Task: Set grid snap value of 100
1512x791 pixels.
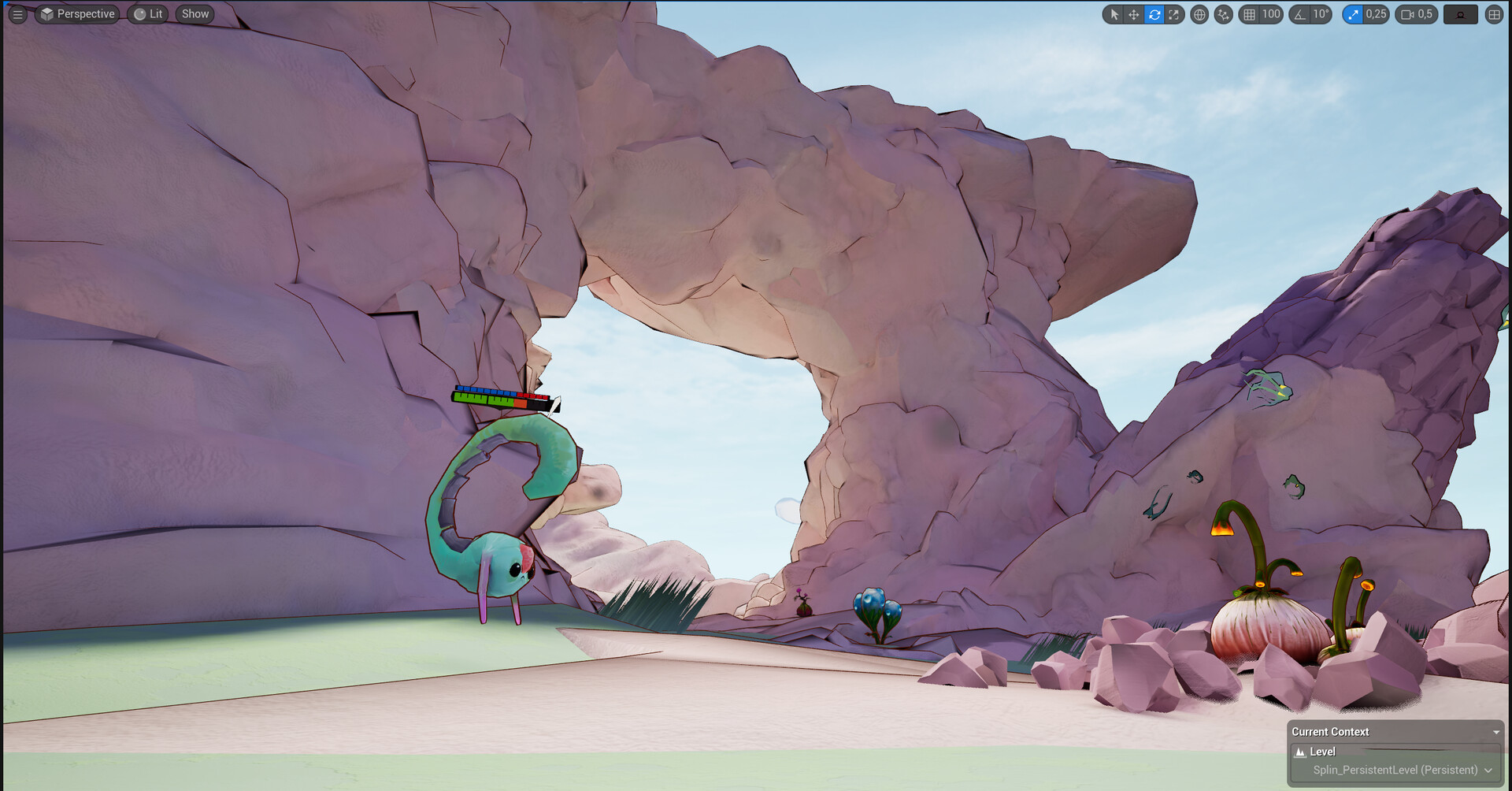Action: pos(1271,14)
